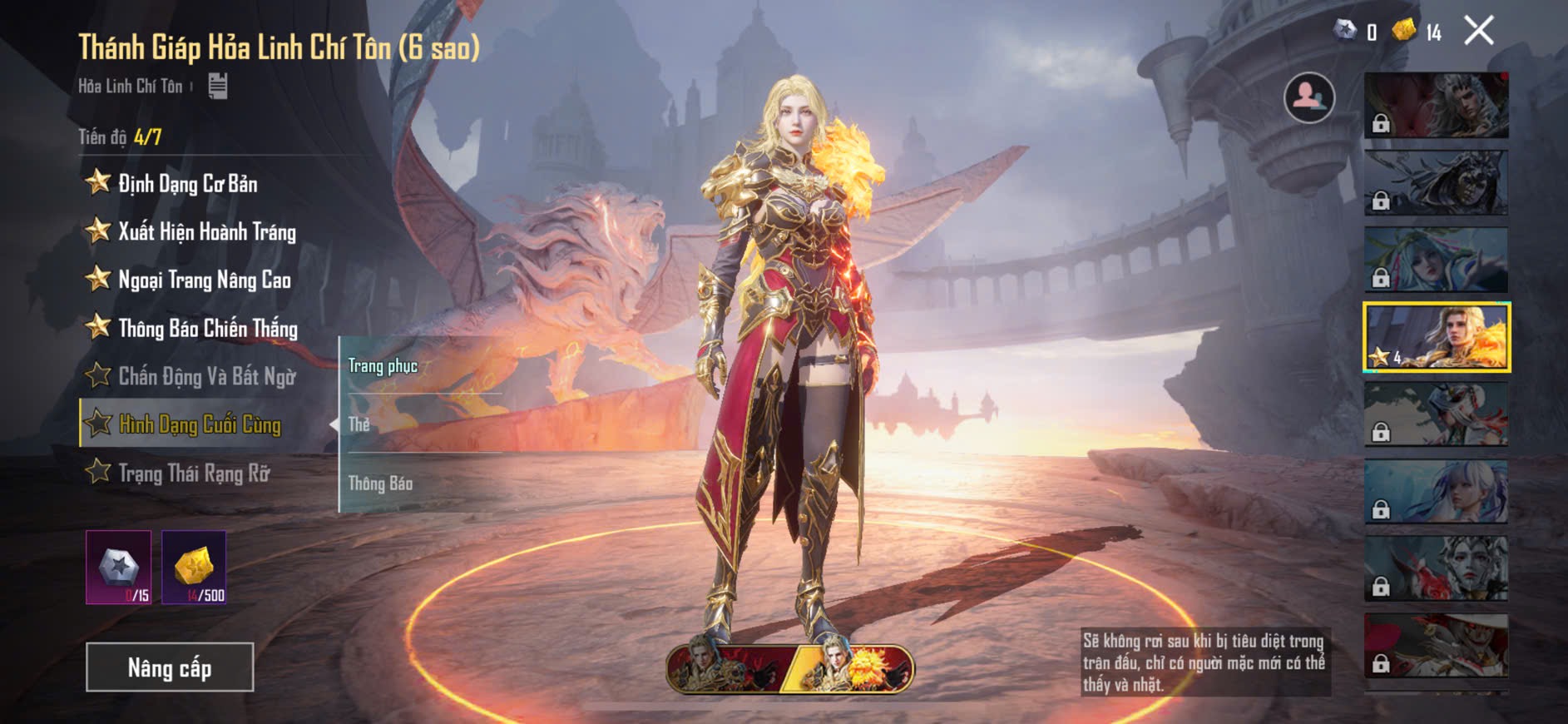Open the gold nugget material slot
The width and height of the screenshot is (1568, 724).
pos(194,568)
